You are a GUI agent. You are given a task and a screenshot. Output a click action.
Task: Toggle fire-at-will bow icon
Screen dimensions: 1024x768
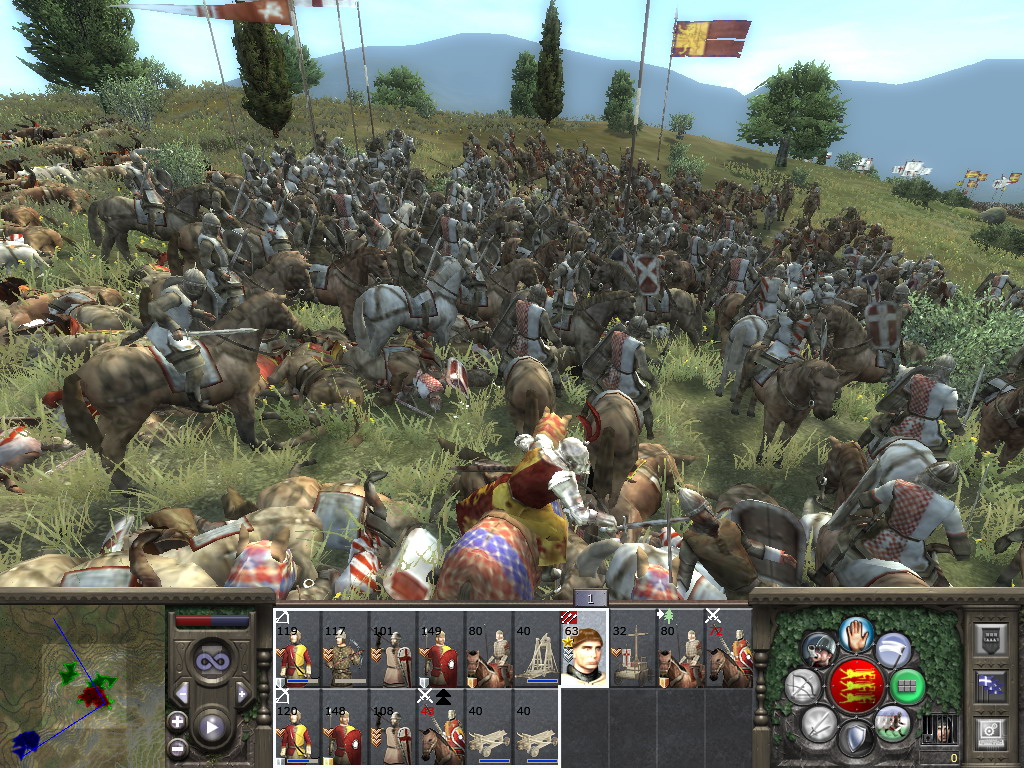coord(801,687)
